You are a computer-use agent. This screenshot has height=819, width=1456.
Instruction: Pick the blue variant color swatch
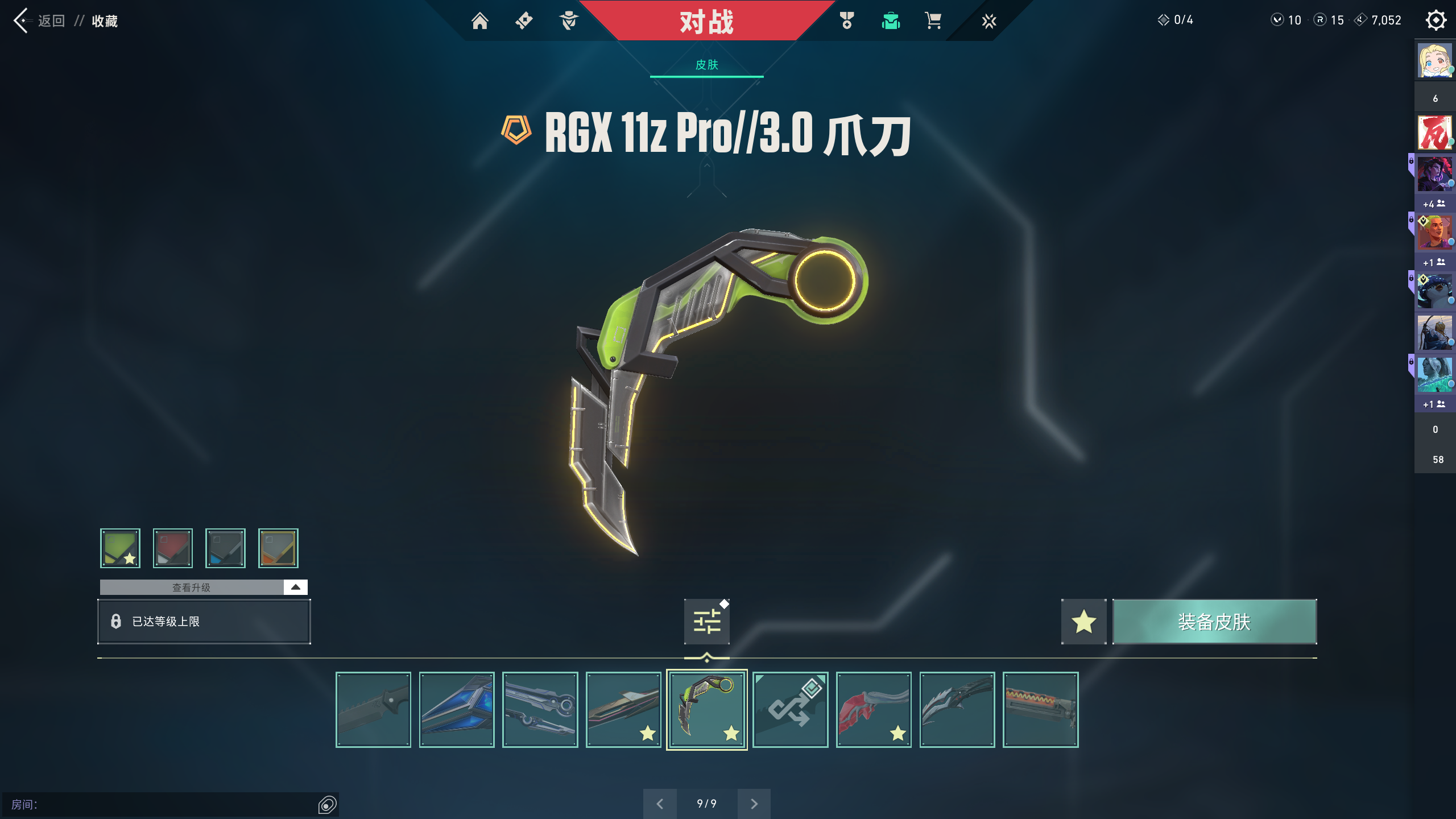[225, 548]
